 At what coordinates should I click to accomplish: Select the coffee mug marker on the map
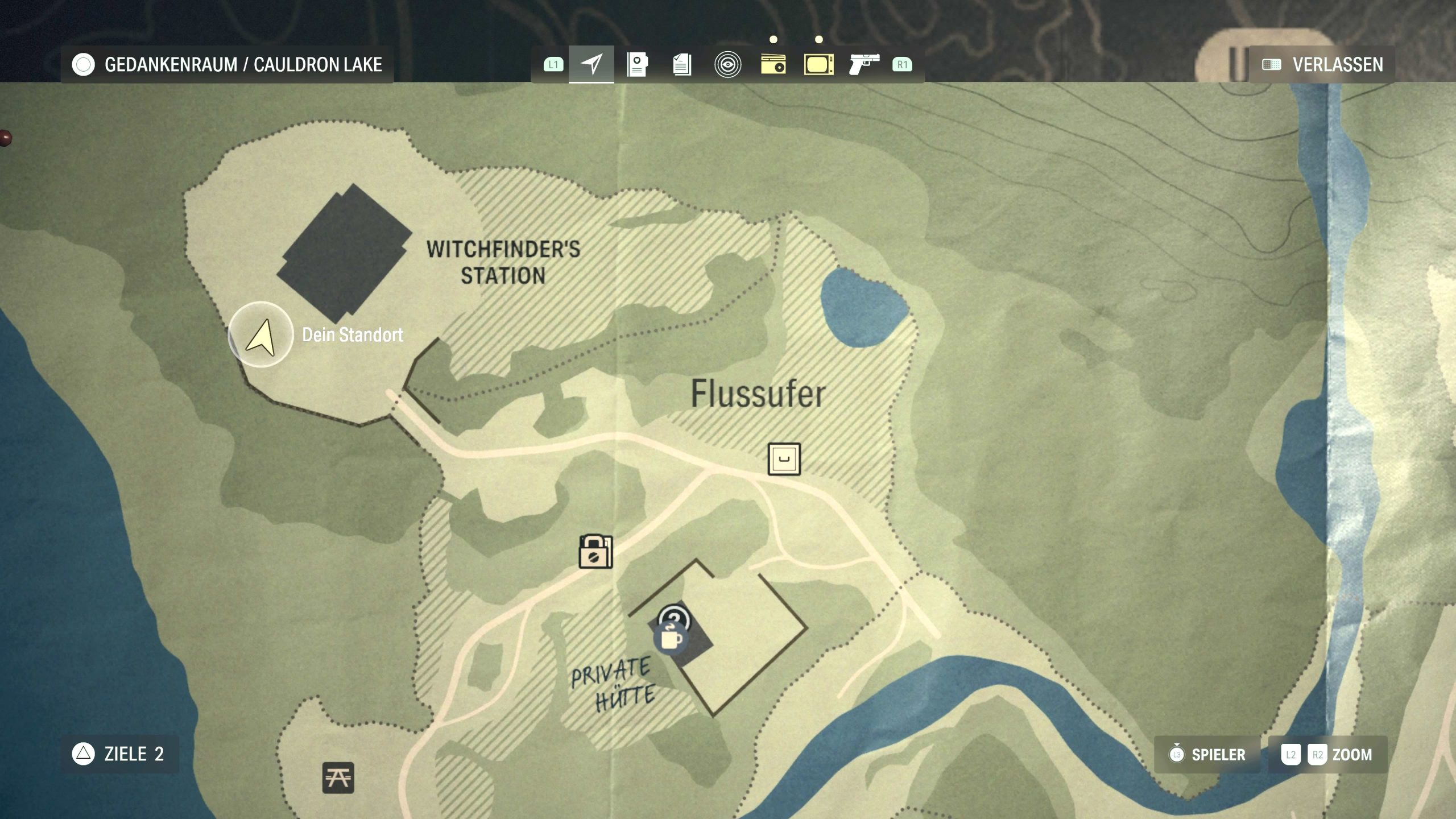[671, 639]
